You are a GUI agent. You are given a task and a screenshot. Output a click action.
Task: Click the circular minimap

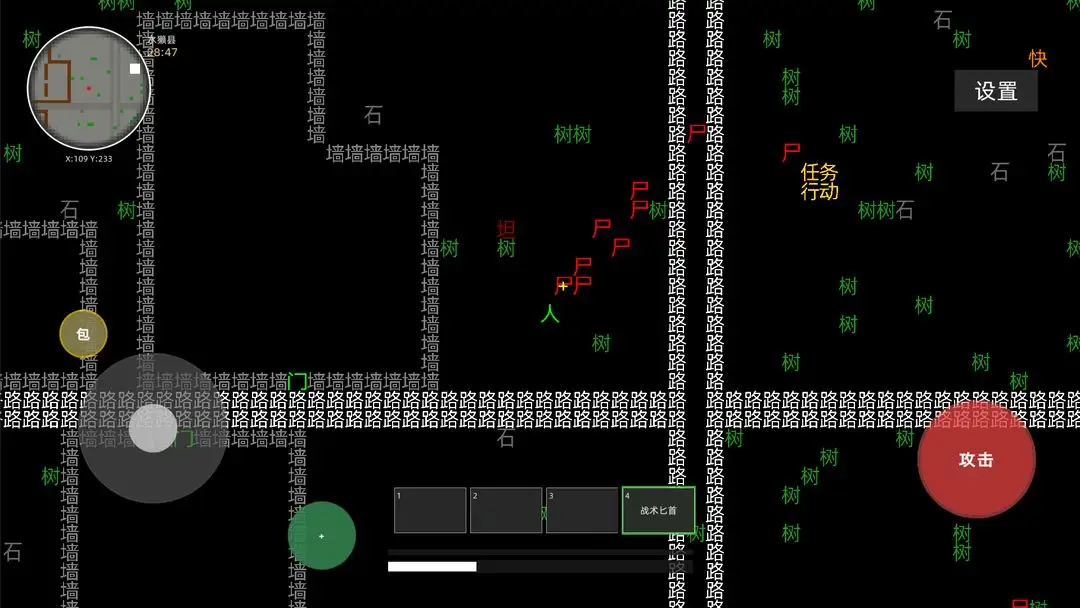coord(89,88)
